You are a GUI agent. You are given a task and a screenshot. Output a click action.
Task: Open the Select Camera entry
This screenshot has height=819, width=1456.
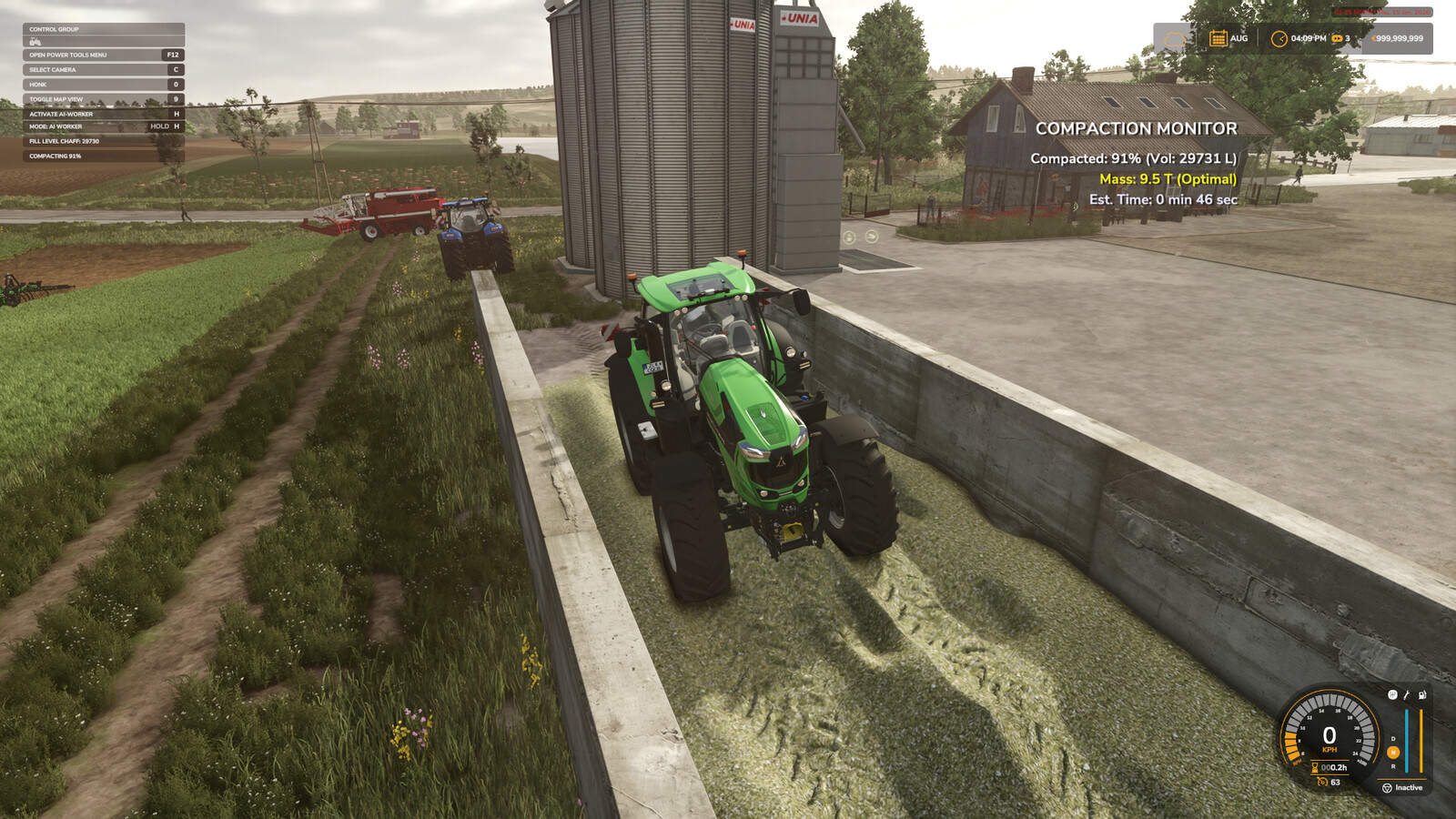[x=53, y=70]
